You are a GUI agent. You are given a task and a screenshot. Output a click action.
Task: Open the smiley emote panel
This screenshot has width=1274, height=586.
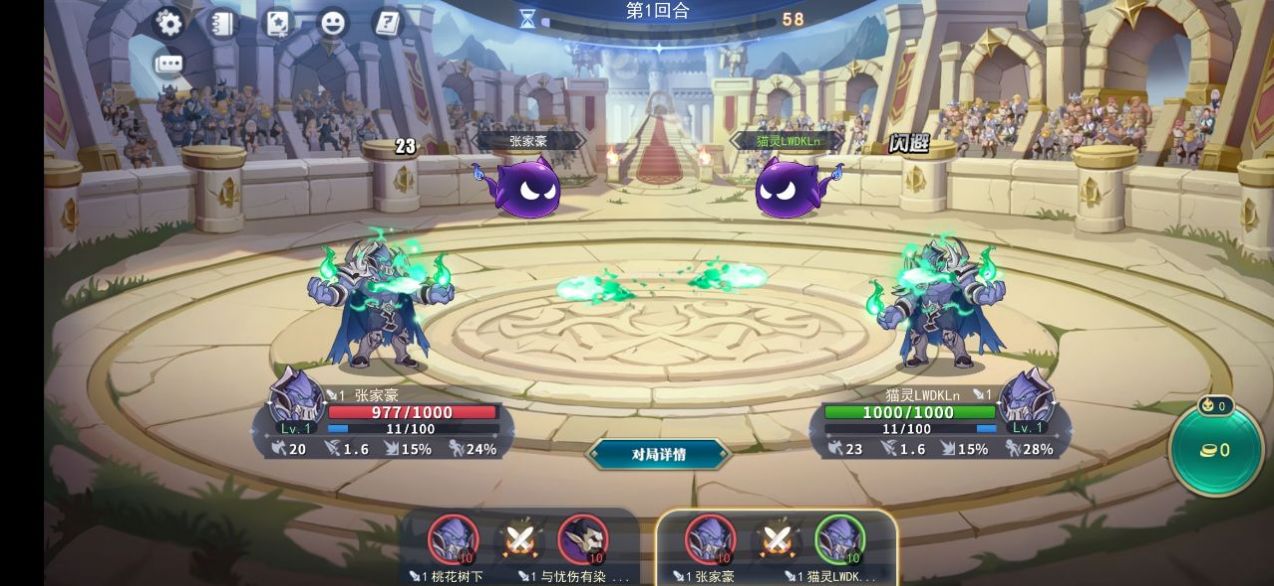click(x=332, y=23)
